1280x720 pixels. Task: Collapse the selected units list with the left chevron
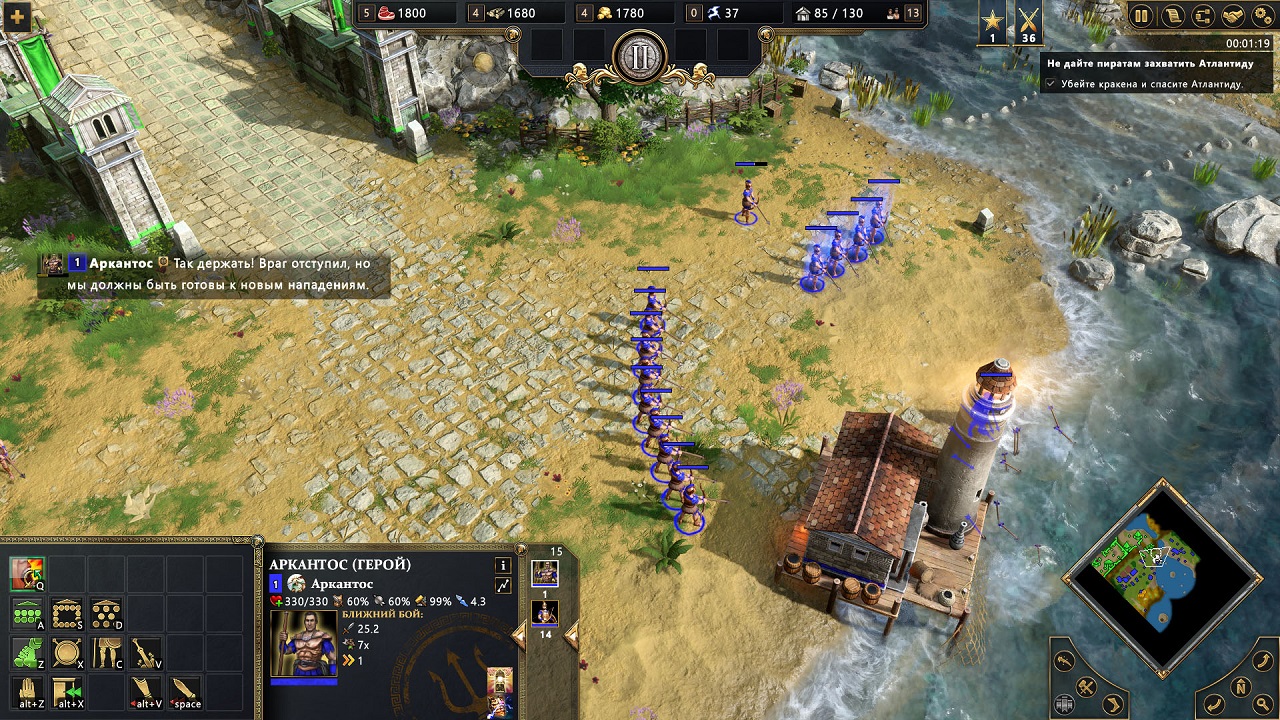tap(519, 635)
